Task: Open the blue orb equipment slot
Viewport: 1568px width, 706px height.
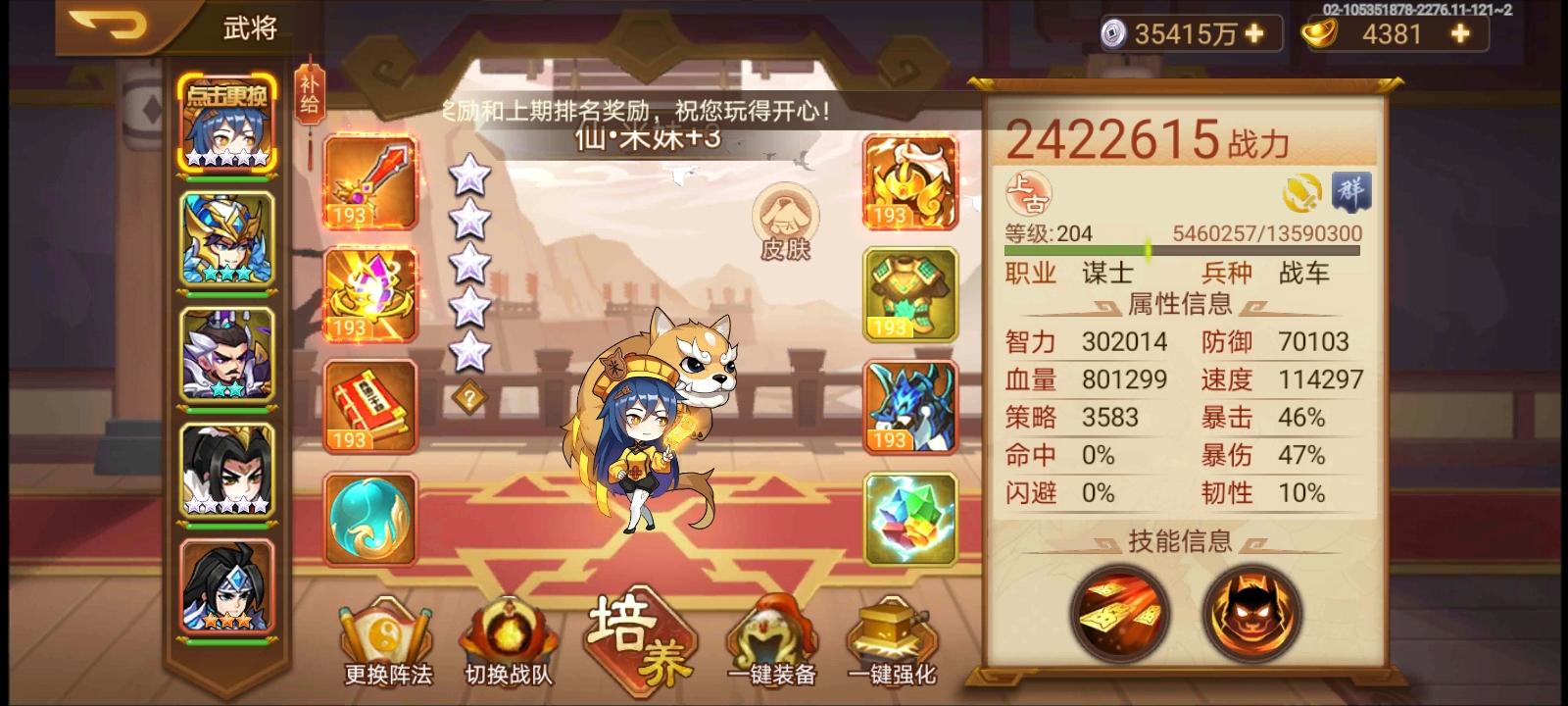Action: (x=370, y=520)
